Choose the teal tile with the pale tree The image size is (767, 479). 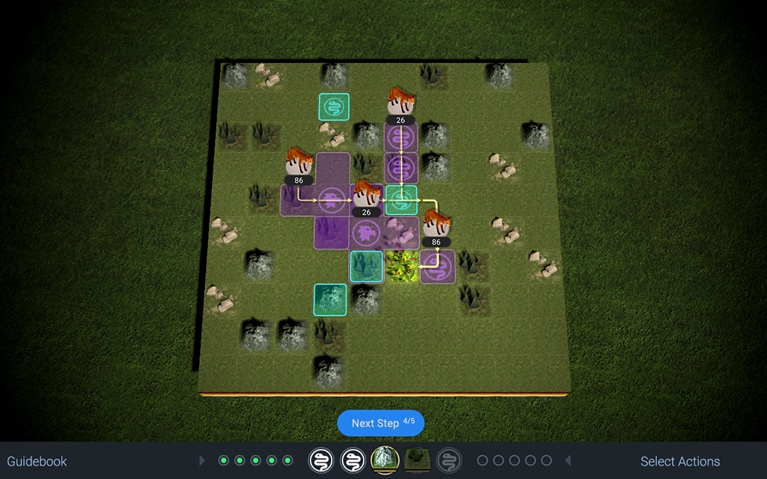coord(330,298)
